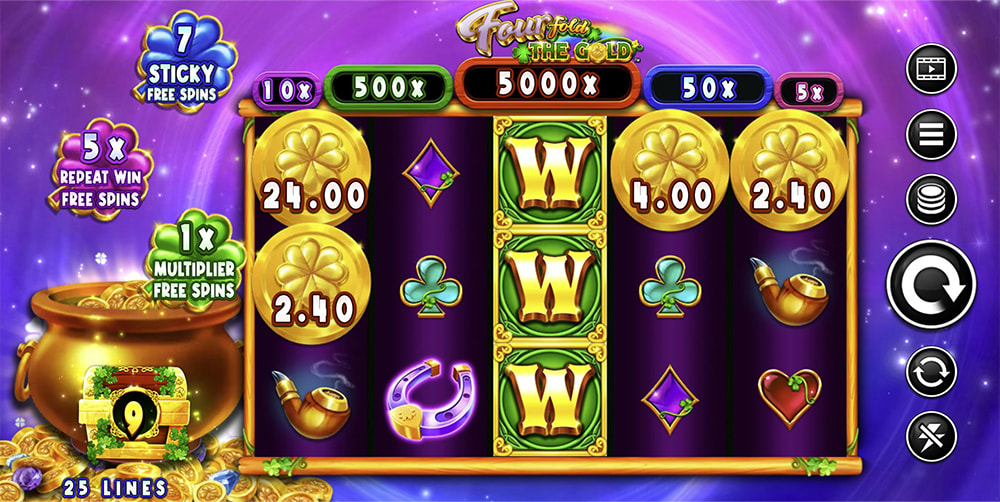The height and width of the screenshot is (502, 1000).
Task: Click the film strip video button
Action: point(931,70)
